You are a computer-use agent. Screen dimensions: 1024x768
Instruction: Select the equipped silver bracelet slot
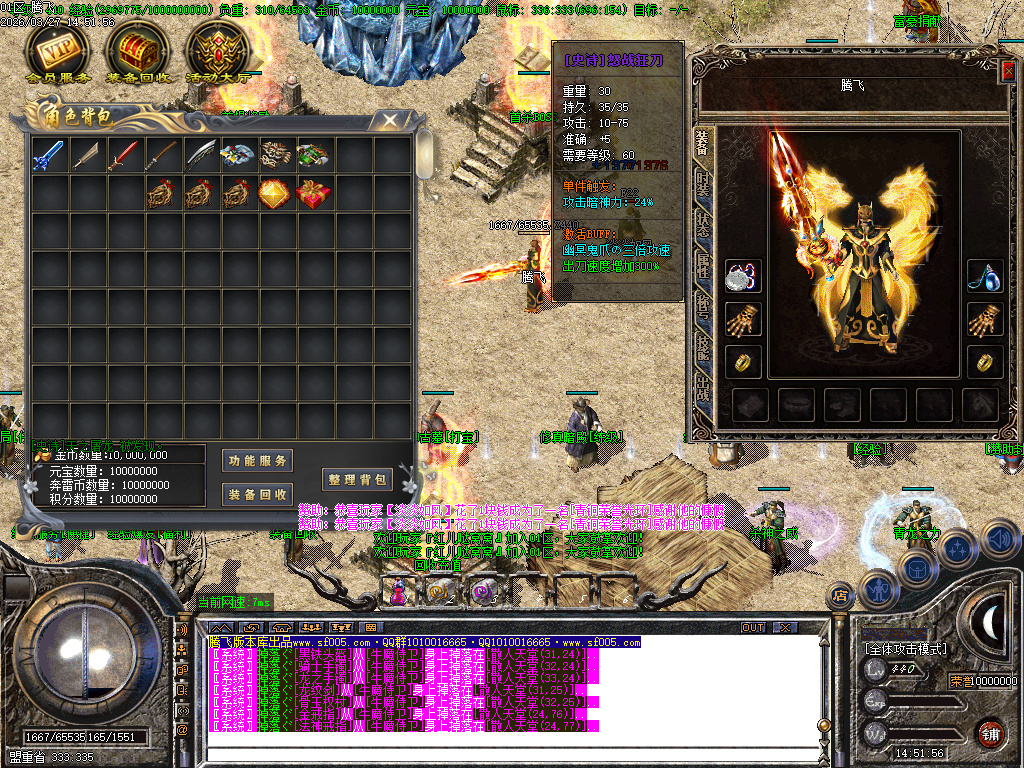743,277
